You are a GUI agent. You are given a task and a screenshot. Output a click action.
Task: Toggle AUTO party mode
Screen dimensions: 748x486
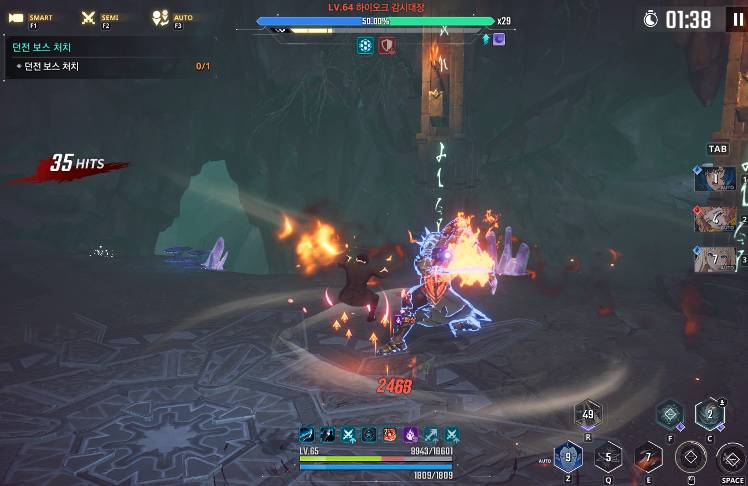coord(175,18)
